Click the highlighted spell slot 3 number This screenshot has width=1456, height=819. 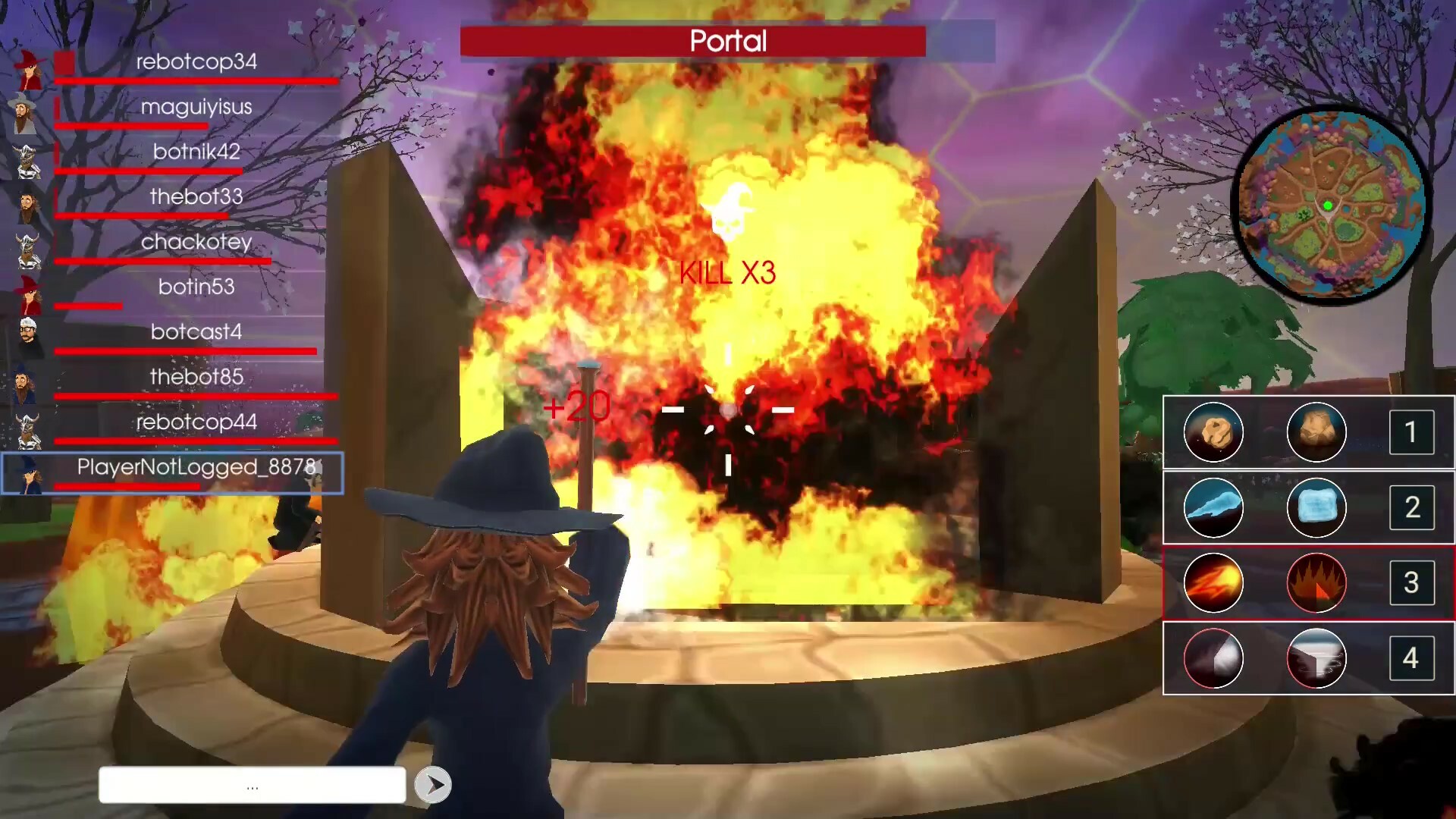coord(1412,582)
